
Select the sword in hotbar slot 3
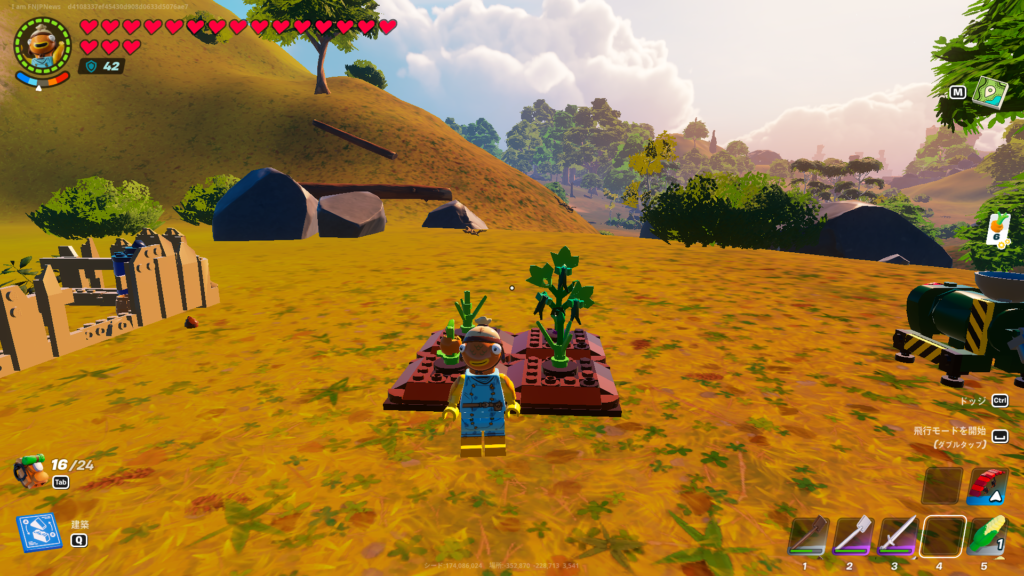tap(898, 535)
